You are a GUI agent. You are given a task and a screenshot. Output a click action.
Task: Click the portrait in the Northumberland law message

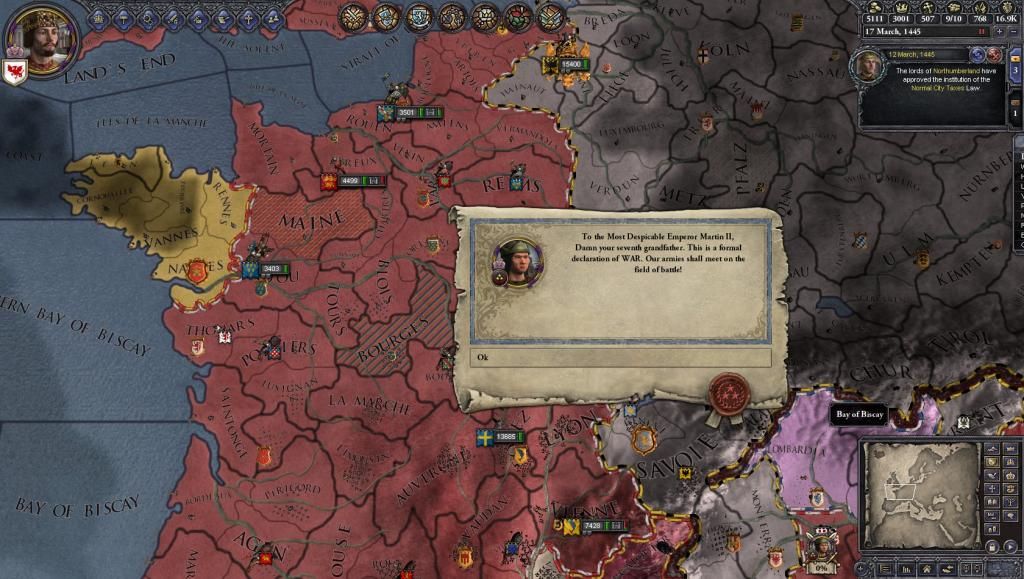[867, 67]
